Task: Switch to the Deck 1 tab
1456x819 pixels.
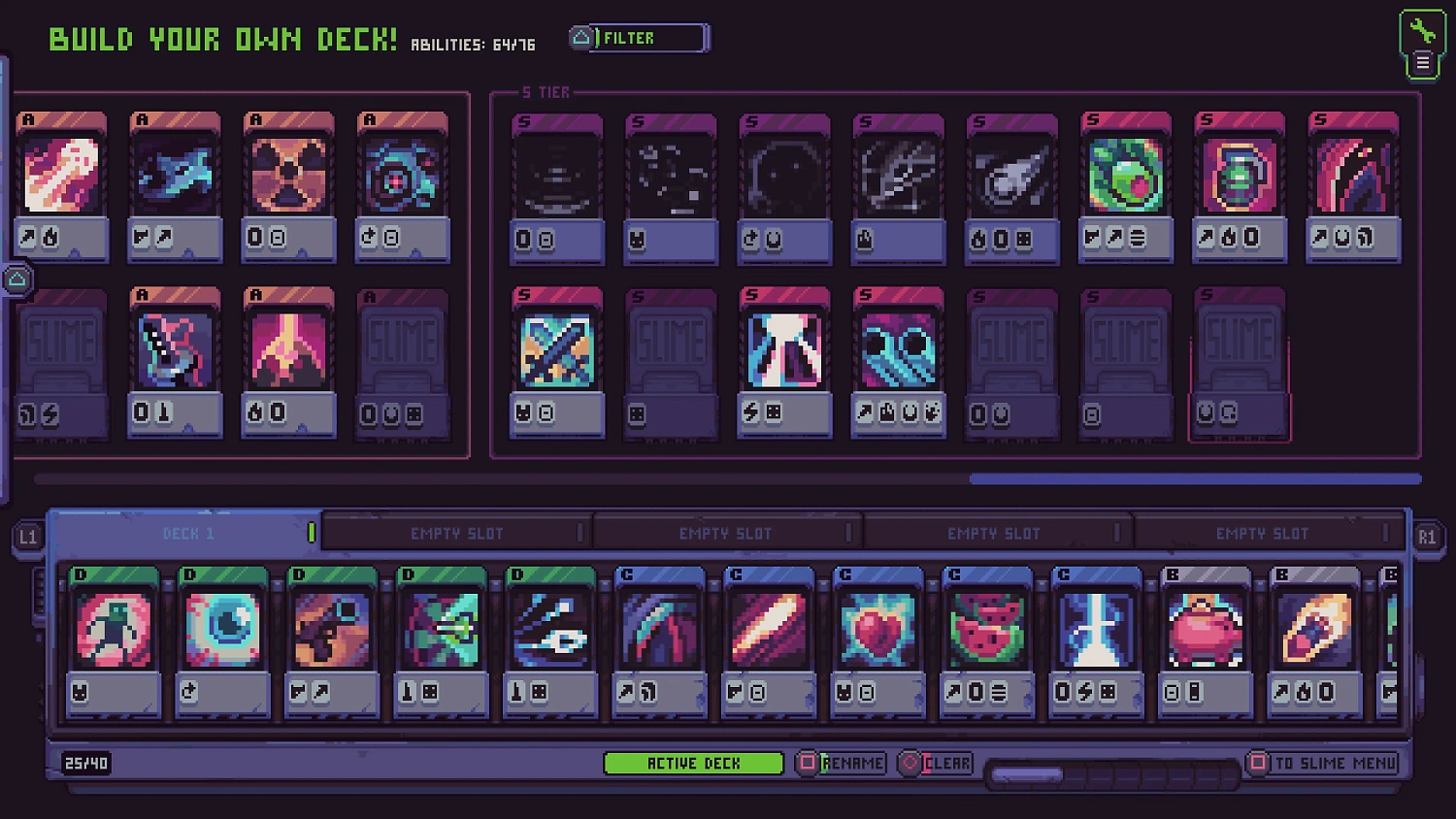Action: [187, 533]
